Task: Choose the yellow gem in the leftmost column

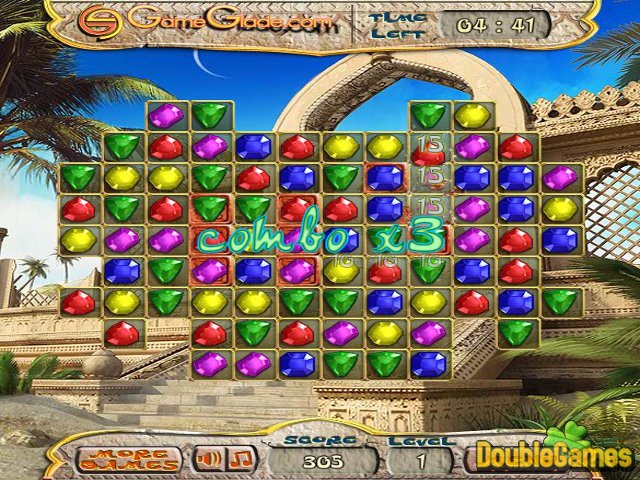Action: coord(77,240)
